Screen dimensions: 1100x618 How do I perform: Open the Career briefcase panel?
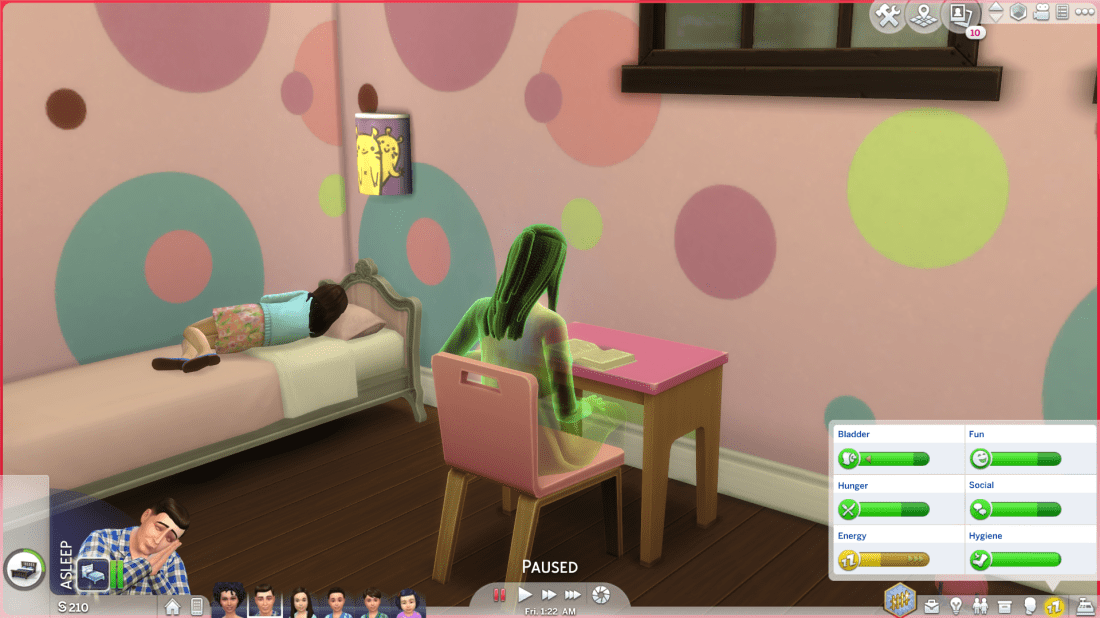(932, 606)
